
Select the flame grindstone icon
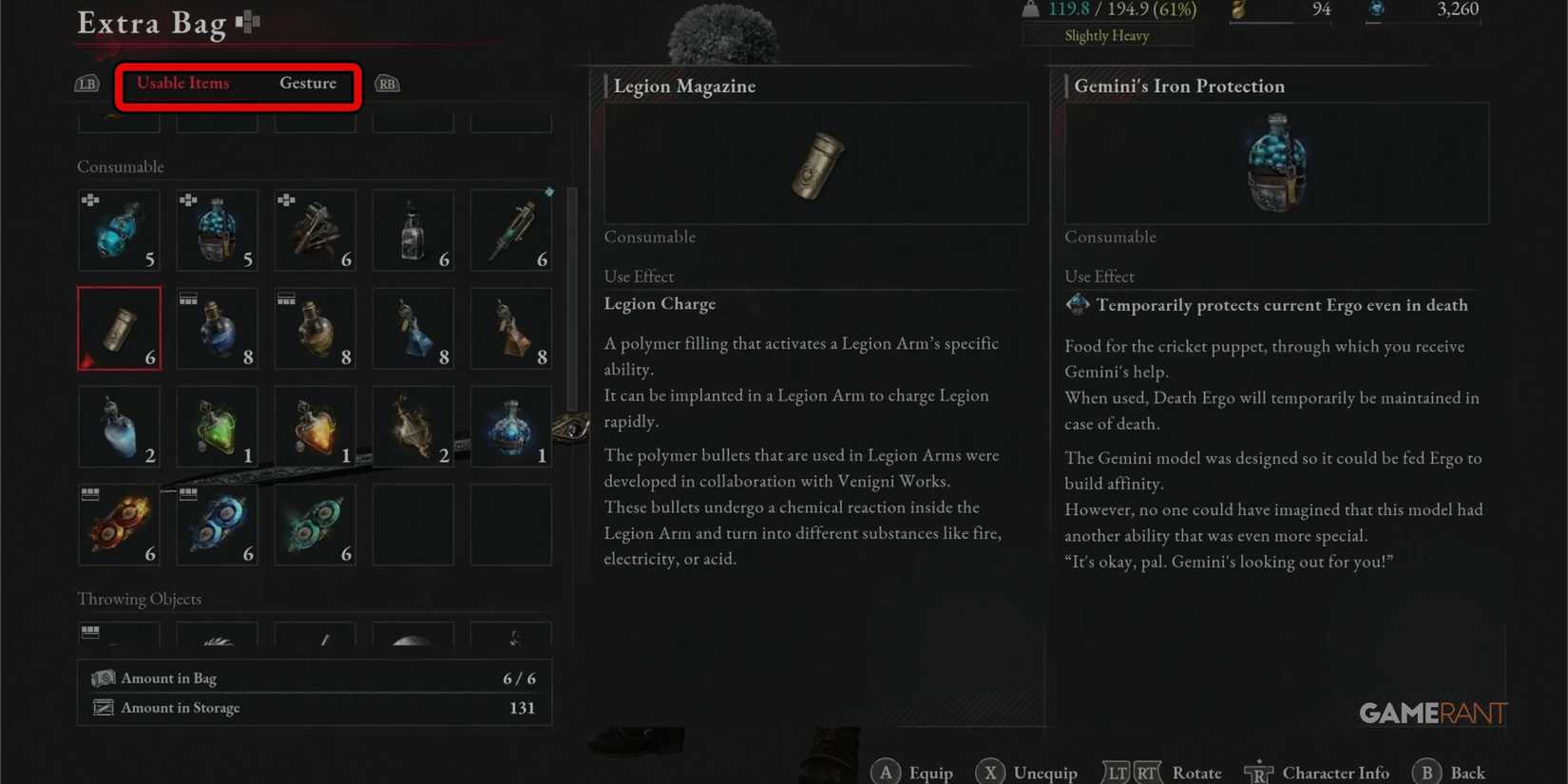(119, 524)
